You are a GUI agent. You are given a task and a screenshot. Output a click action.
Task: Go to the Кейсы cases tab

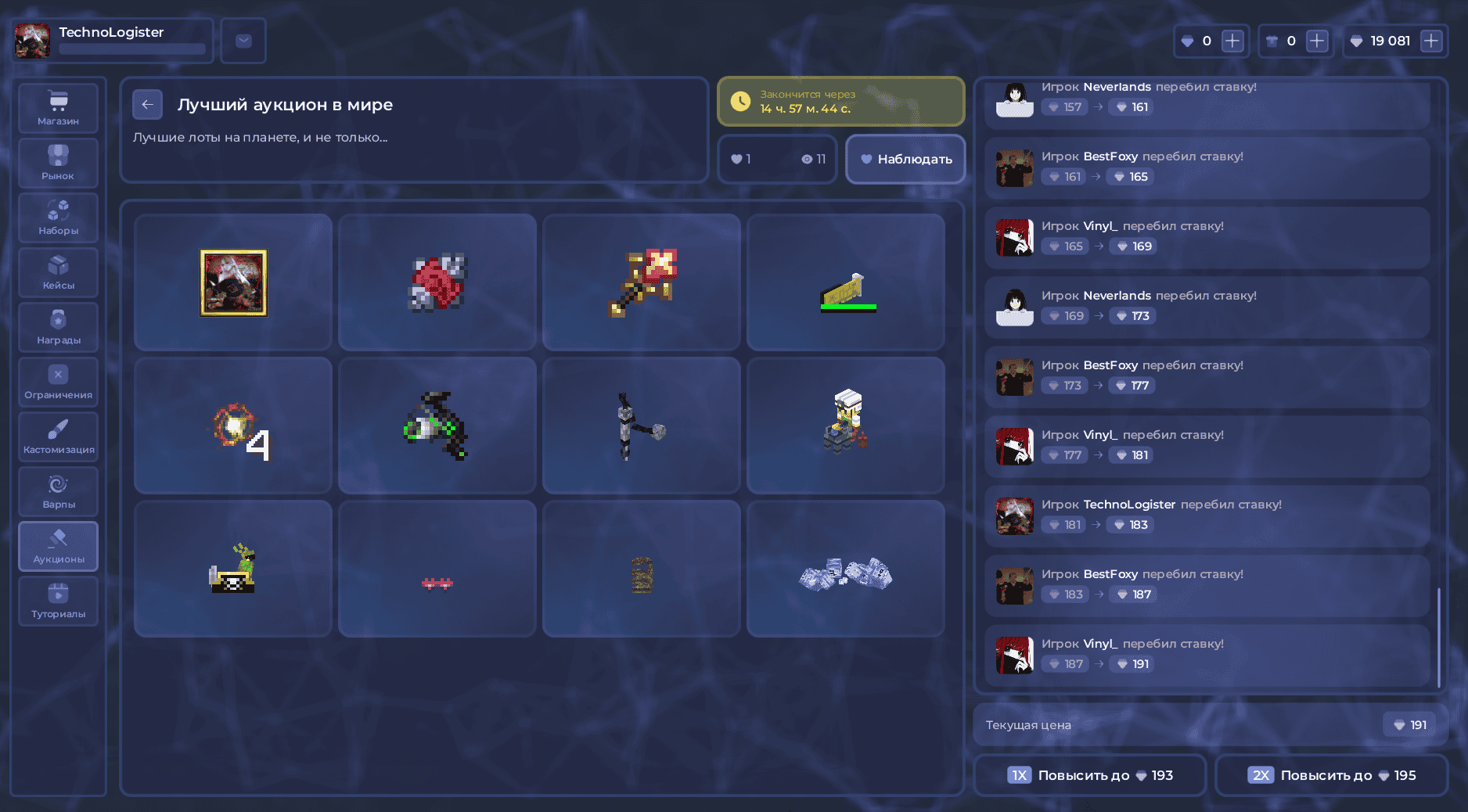(59, 272)
